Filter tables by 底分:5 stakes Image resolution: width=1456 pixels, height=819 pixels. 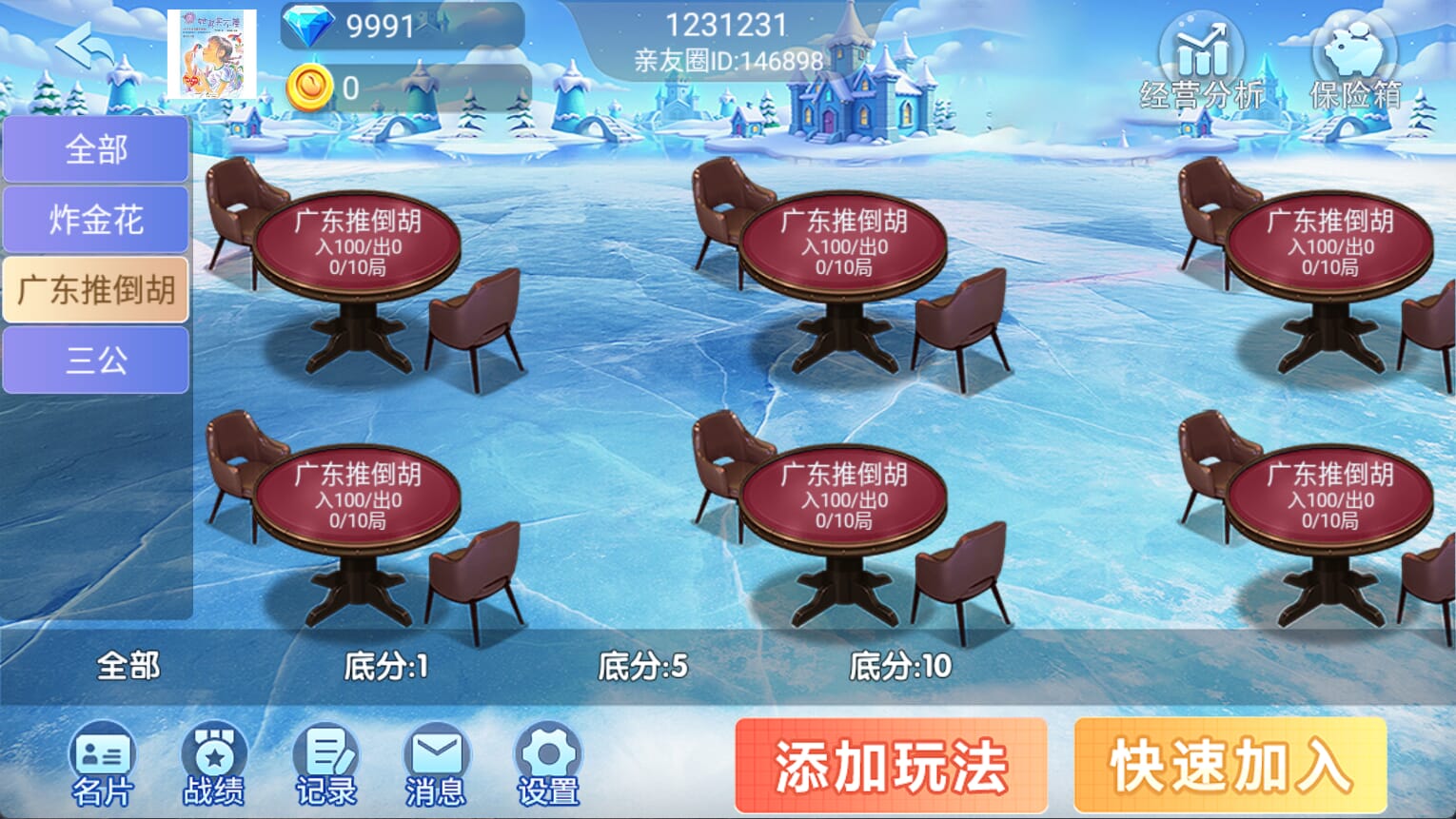[x=643, y=666]
